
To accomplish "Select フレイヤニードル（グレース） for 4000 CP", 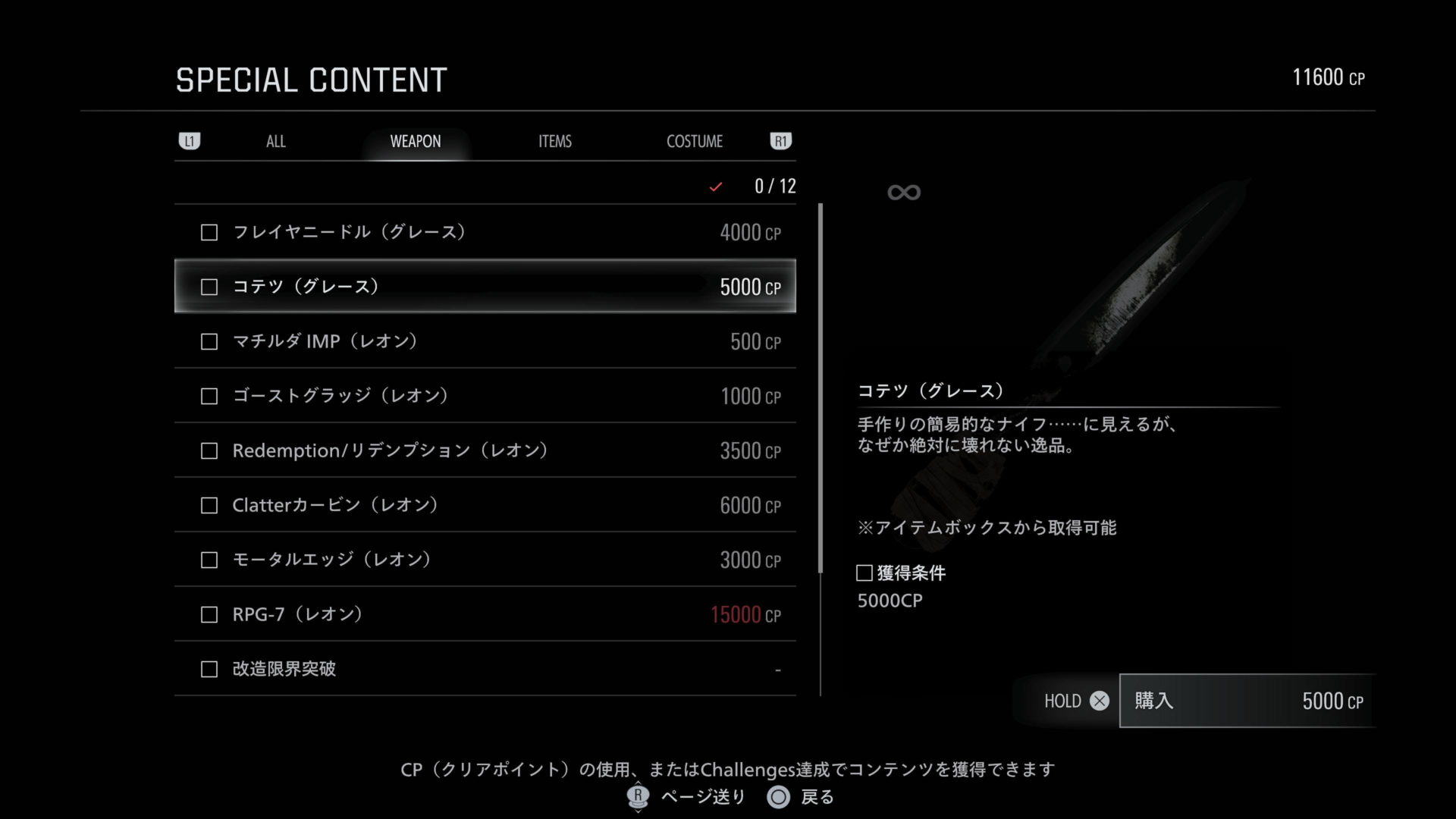I will coord(485,232).
